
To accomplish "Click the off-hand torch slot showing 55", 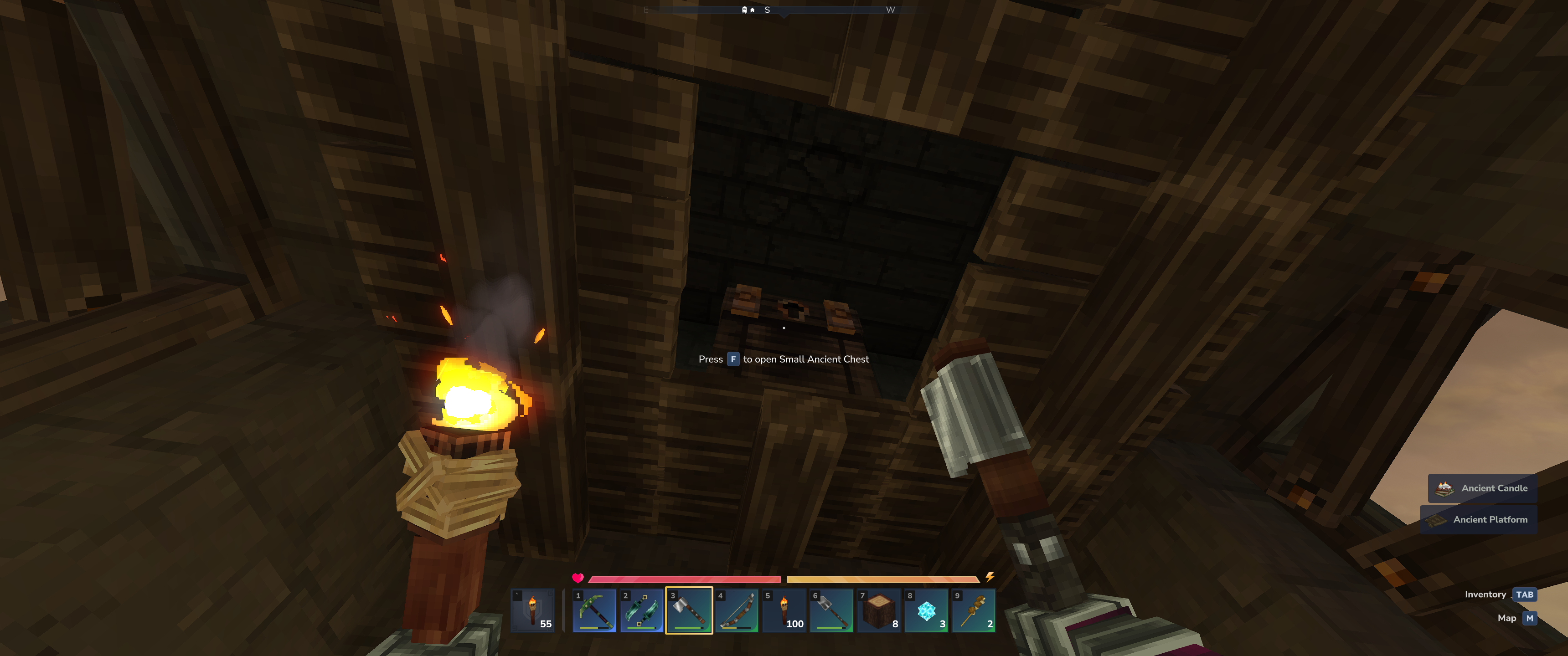I will tap(533, 610).
